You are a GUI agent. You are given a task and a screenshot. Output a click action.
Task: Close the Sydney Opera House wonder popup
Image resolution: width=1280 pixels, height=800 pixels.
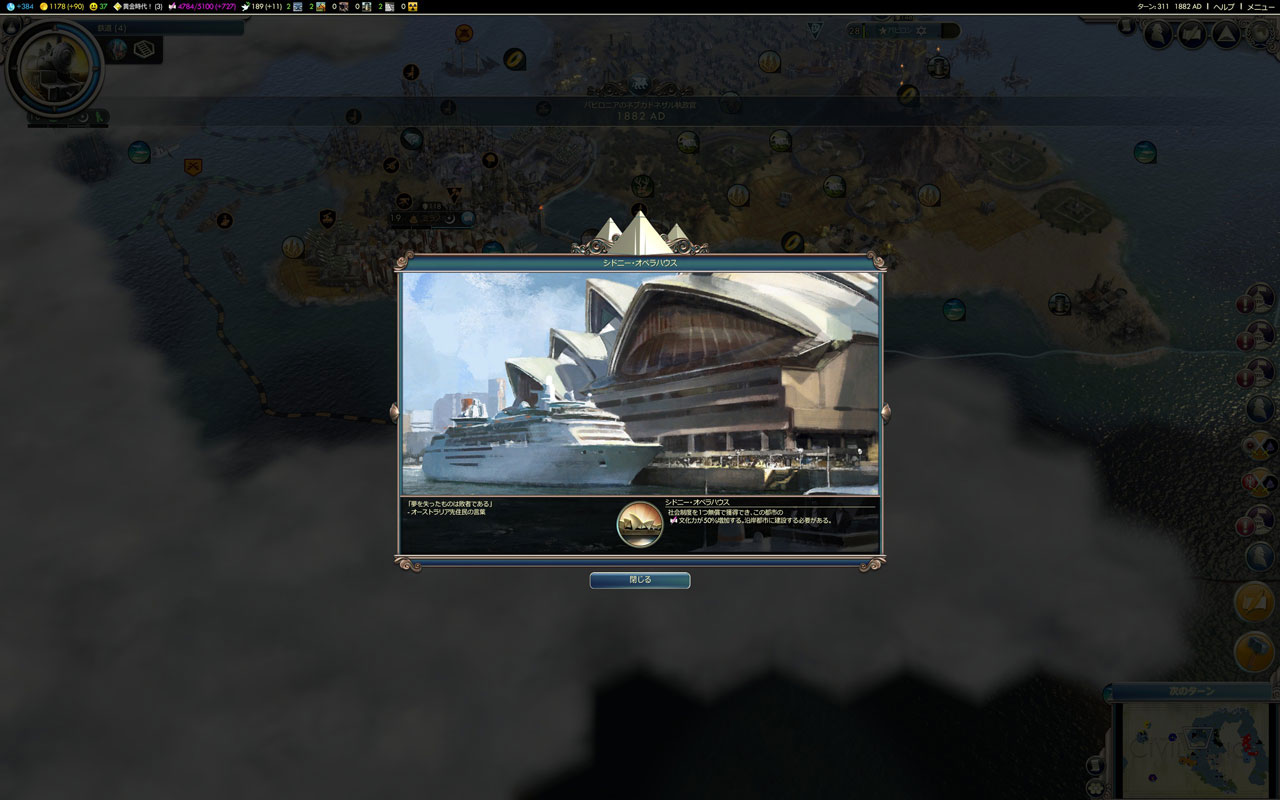coord(639,580)
